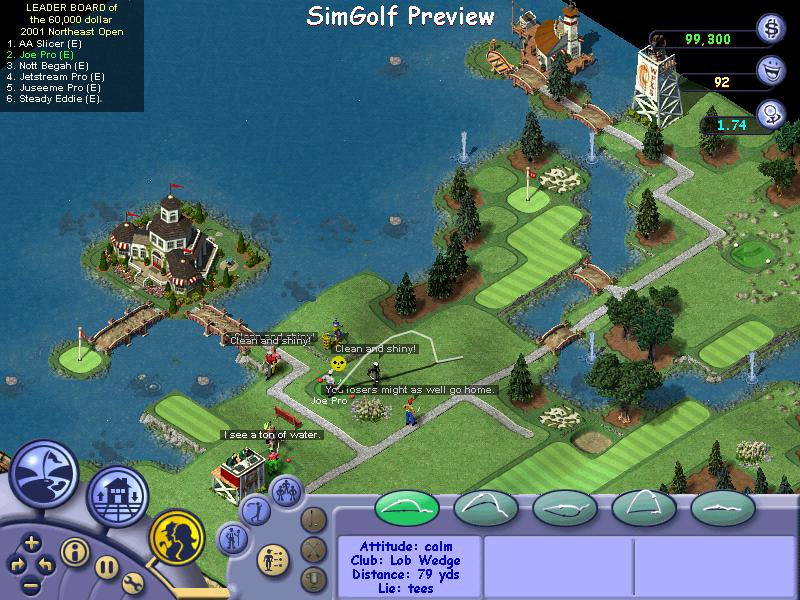
Task: Open the golfer attributes list icon
Action: (x=272, y=558)
